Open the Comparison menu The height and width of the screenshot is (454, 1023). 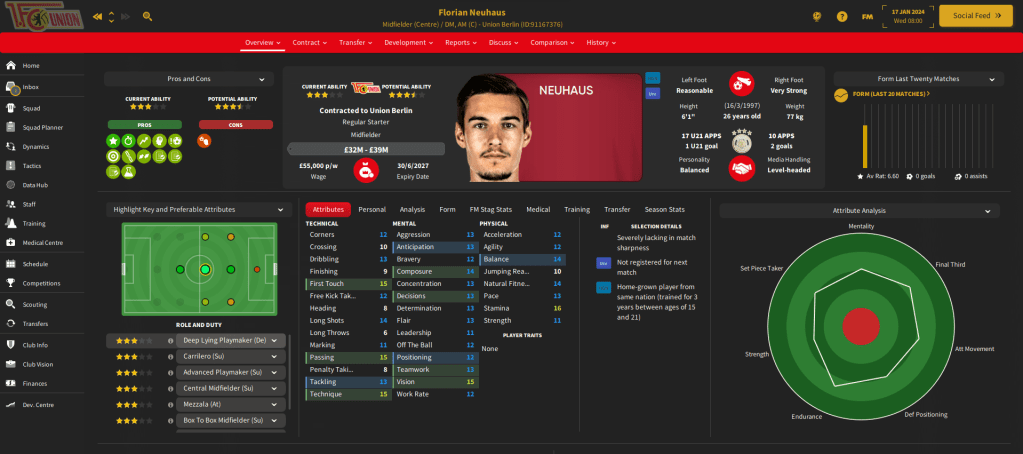(x=552, y=43)
